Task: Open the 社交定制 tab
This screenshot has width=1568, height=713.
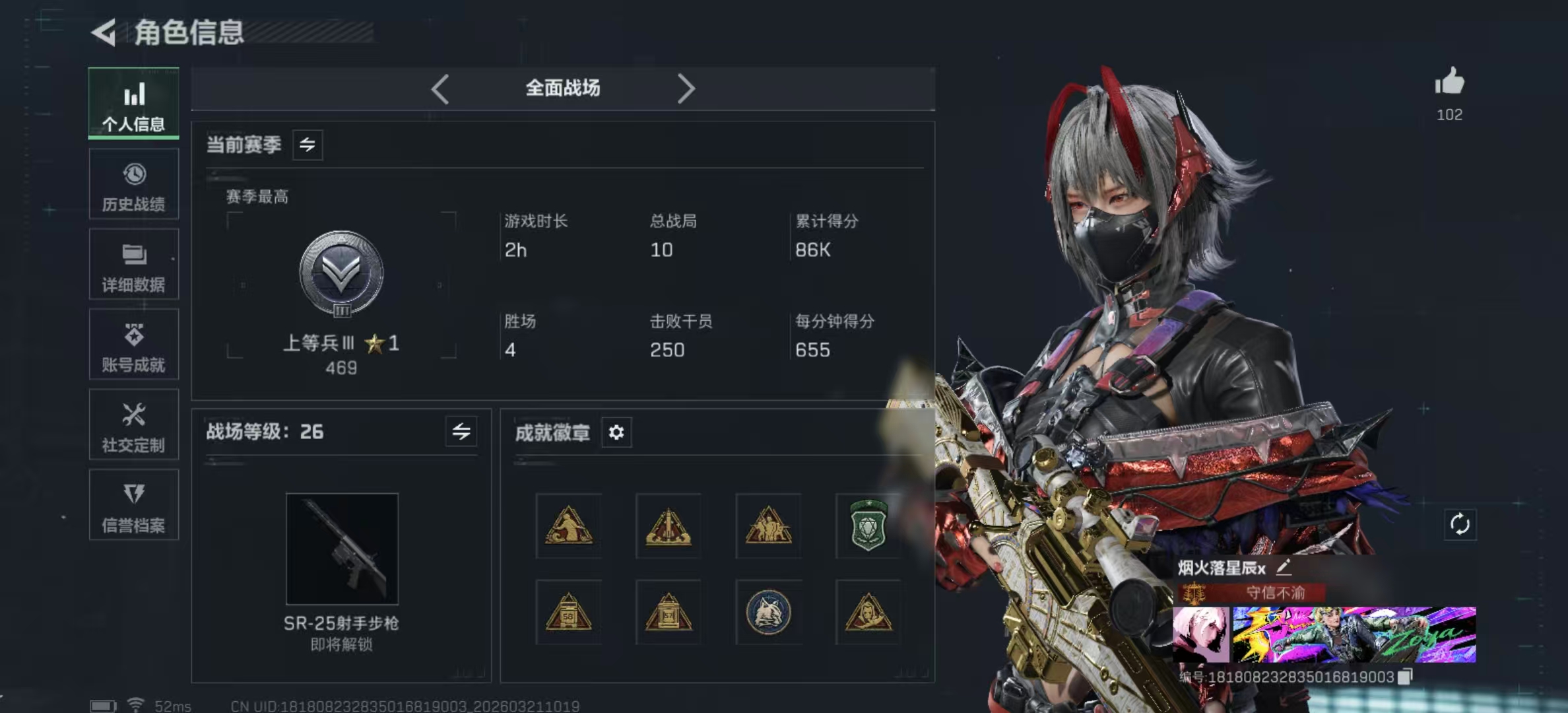Action: tap(134, 426)
